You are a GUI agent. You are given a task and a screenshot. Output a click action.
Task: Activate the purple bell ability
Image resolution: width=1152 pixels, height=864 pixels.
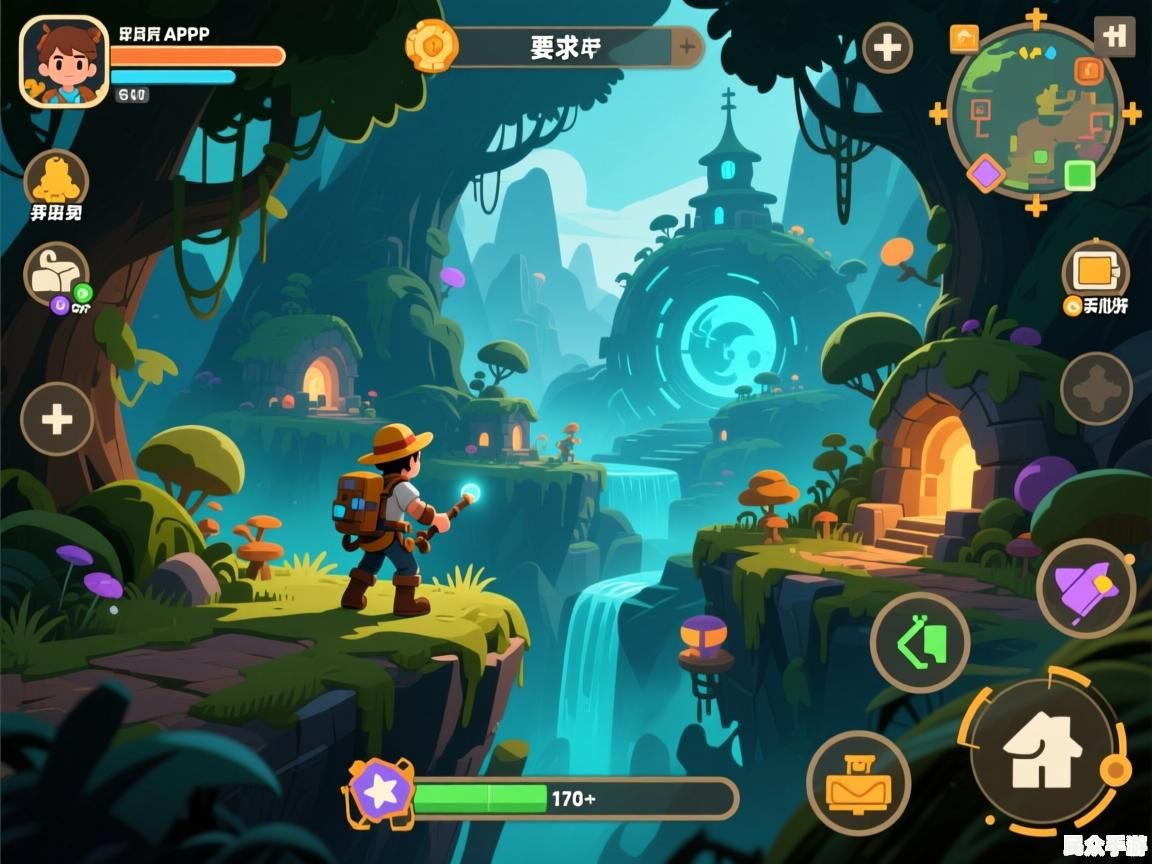[x=1086, y=589]
